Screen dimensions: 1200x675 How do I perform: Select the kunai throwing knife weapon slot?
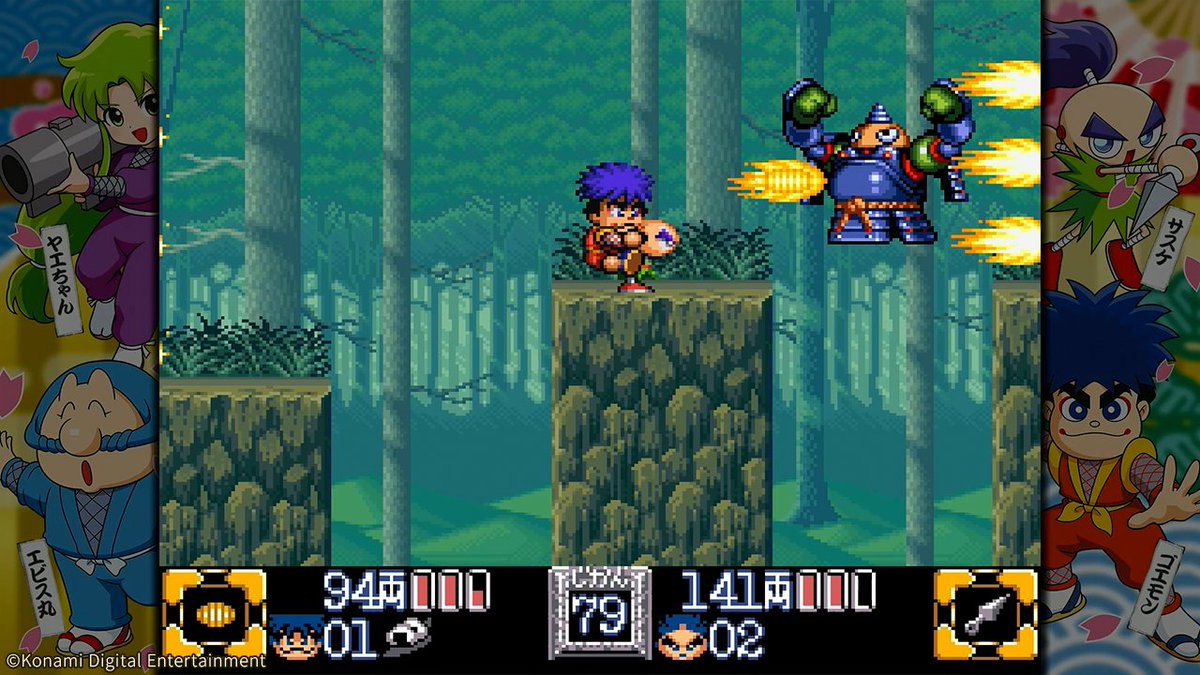(x=984, y=614)
